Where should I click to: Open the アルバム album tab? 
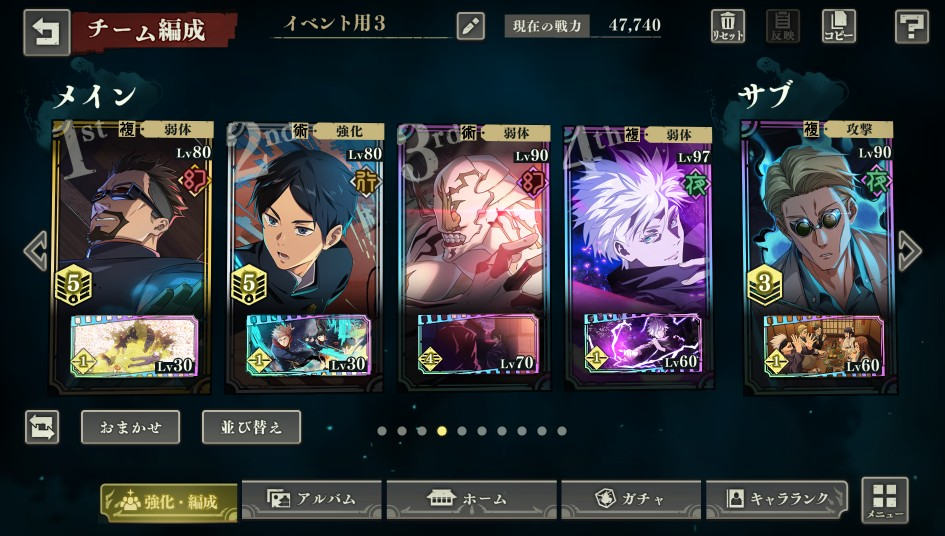(x=312, y=498)
